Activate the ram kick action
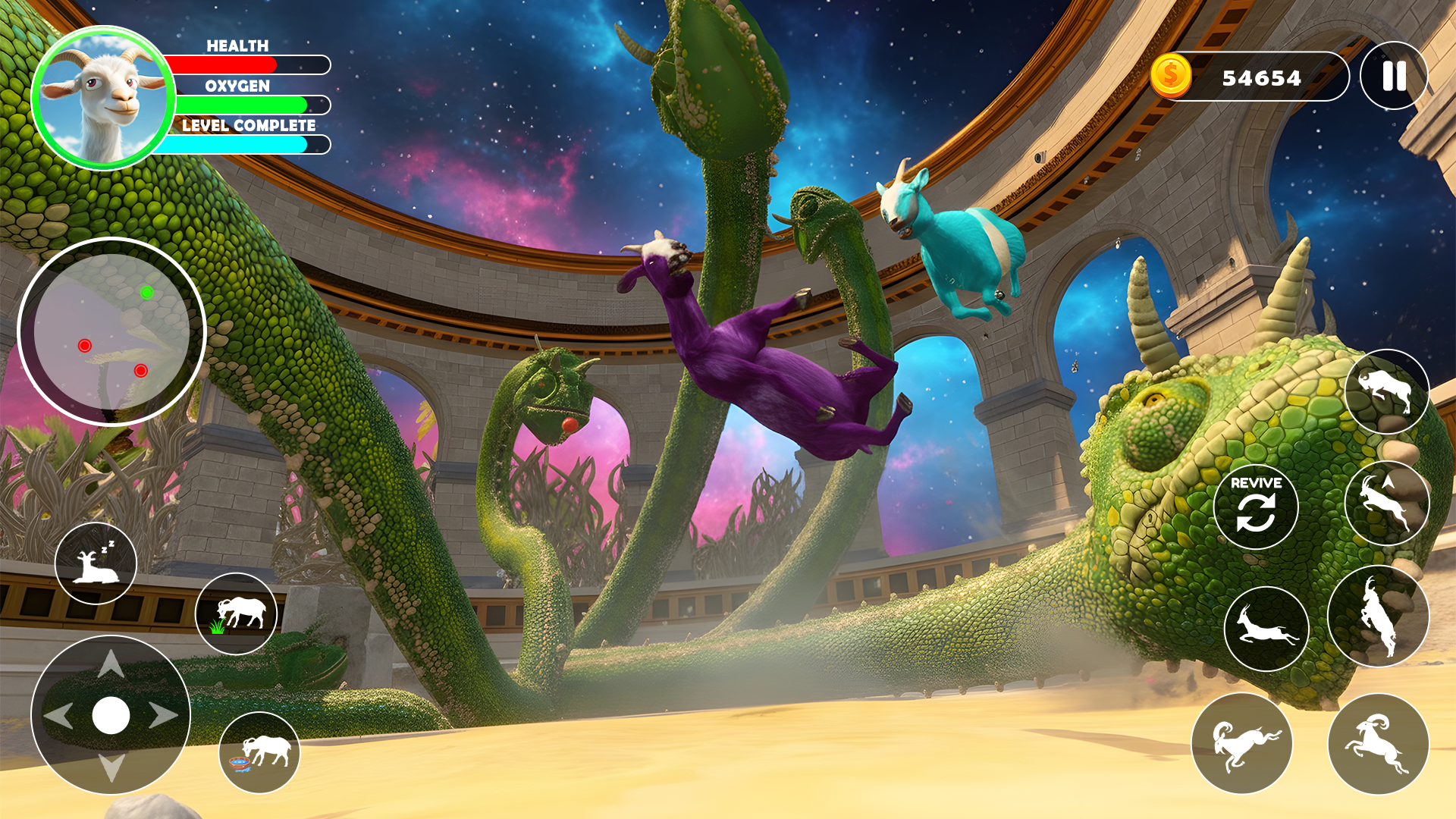This screenshot has height=819, width=1456. coord(1241,743)
